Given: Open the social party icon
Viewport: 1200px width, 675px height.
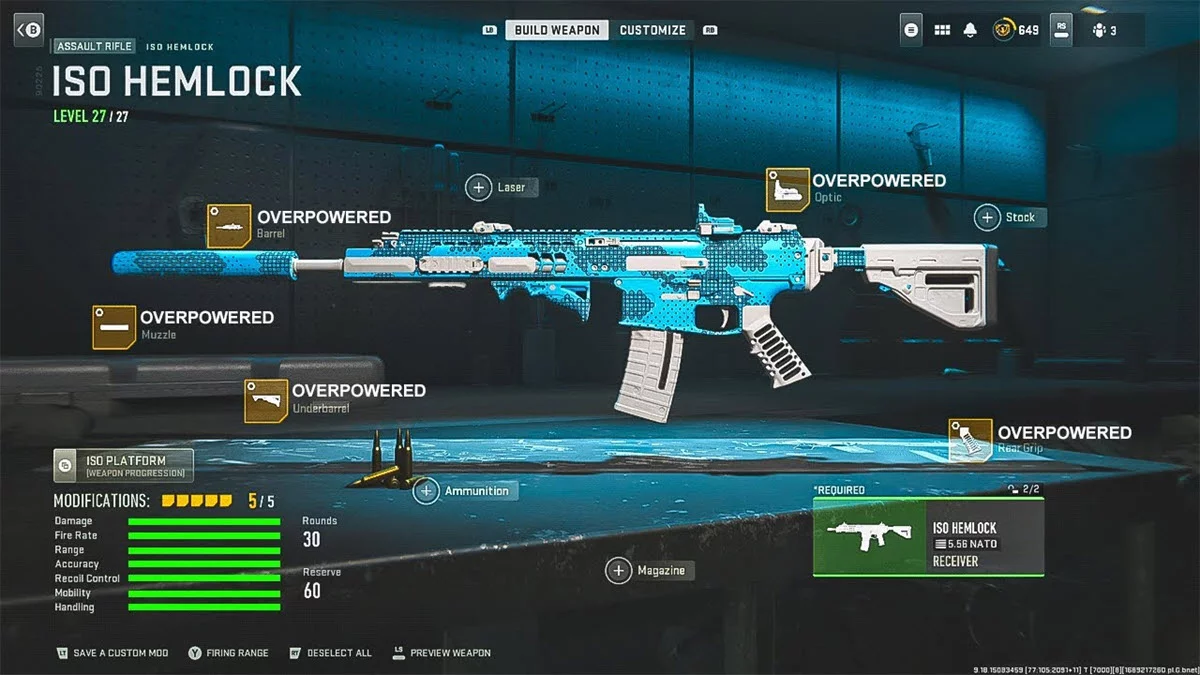Looking at the screenshot, I should [x=1104, y=30].
